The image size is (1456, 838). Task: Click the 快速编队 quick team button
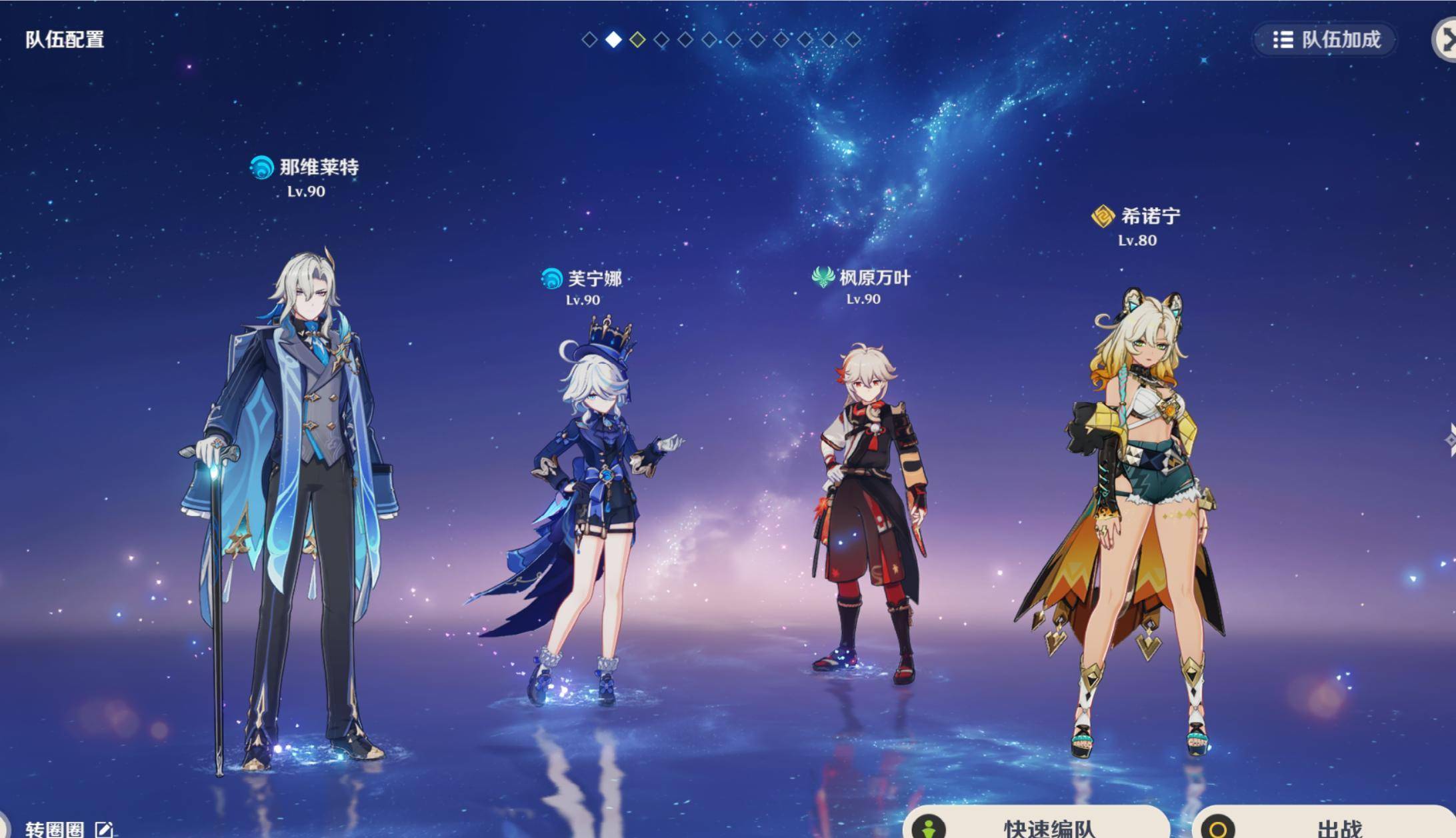[x=1037, y=825]
